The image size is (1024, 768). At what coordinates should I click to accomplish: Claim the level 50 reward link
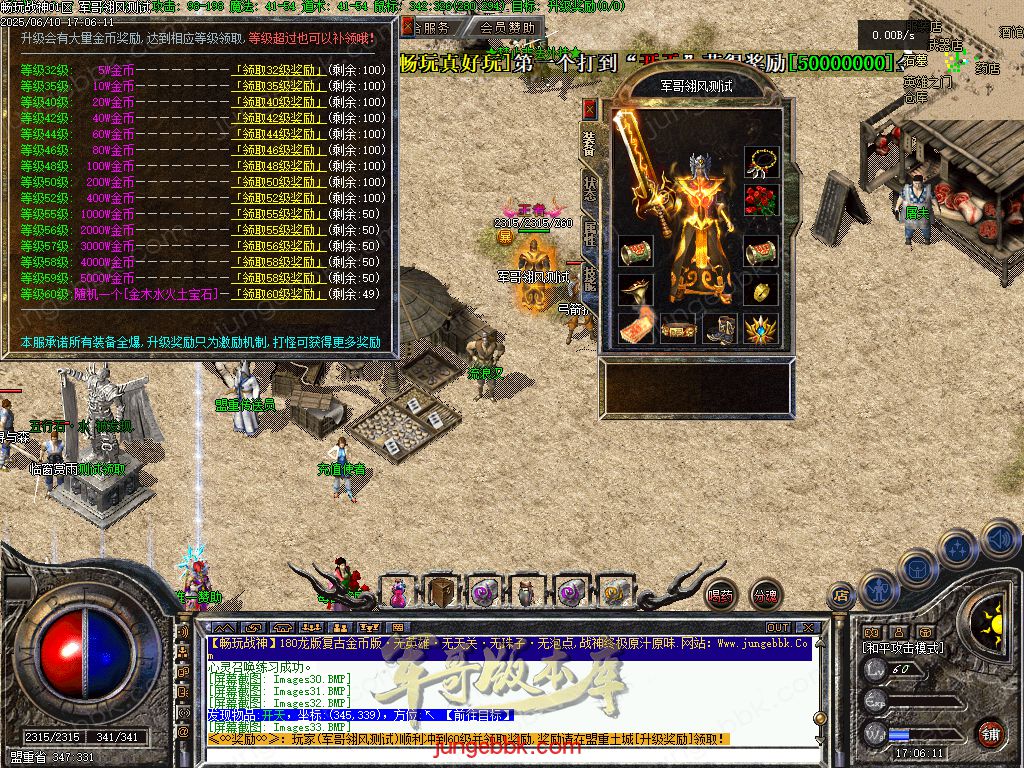point(279,182)
